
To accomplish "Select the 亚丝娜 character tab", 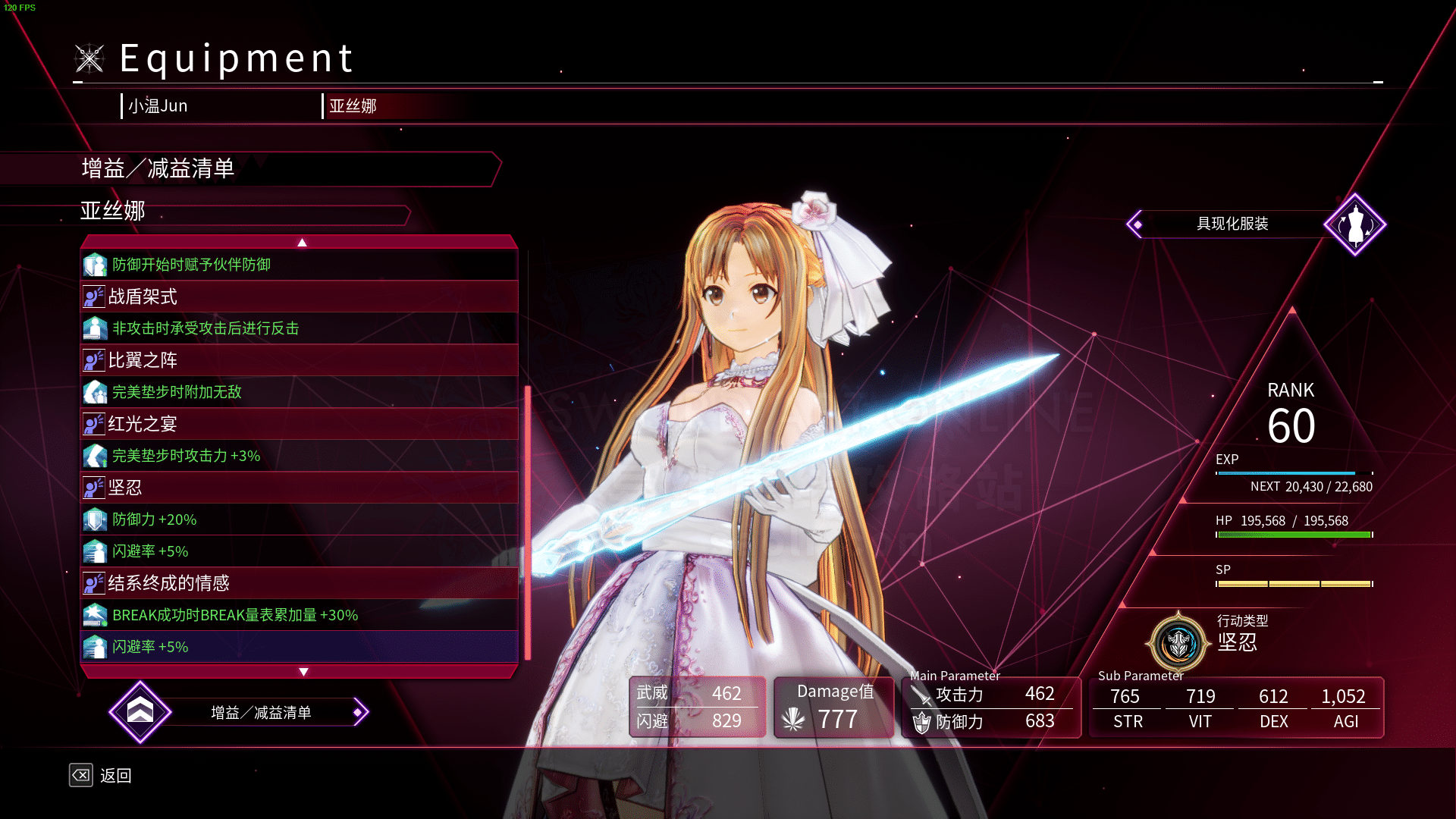I will [x=353, y=106].
